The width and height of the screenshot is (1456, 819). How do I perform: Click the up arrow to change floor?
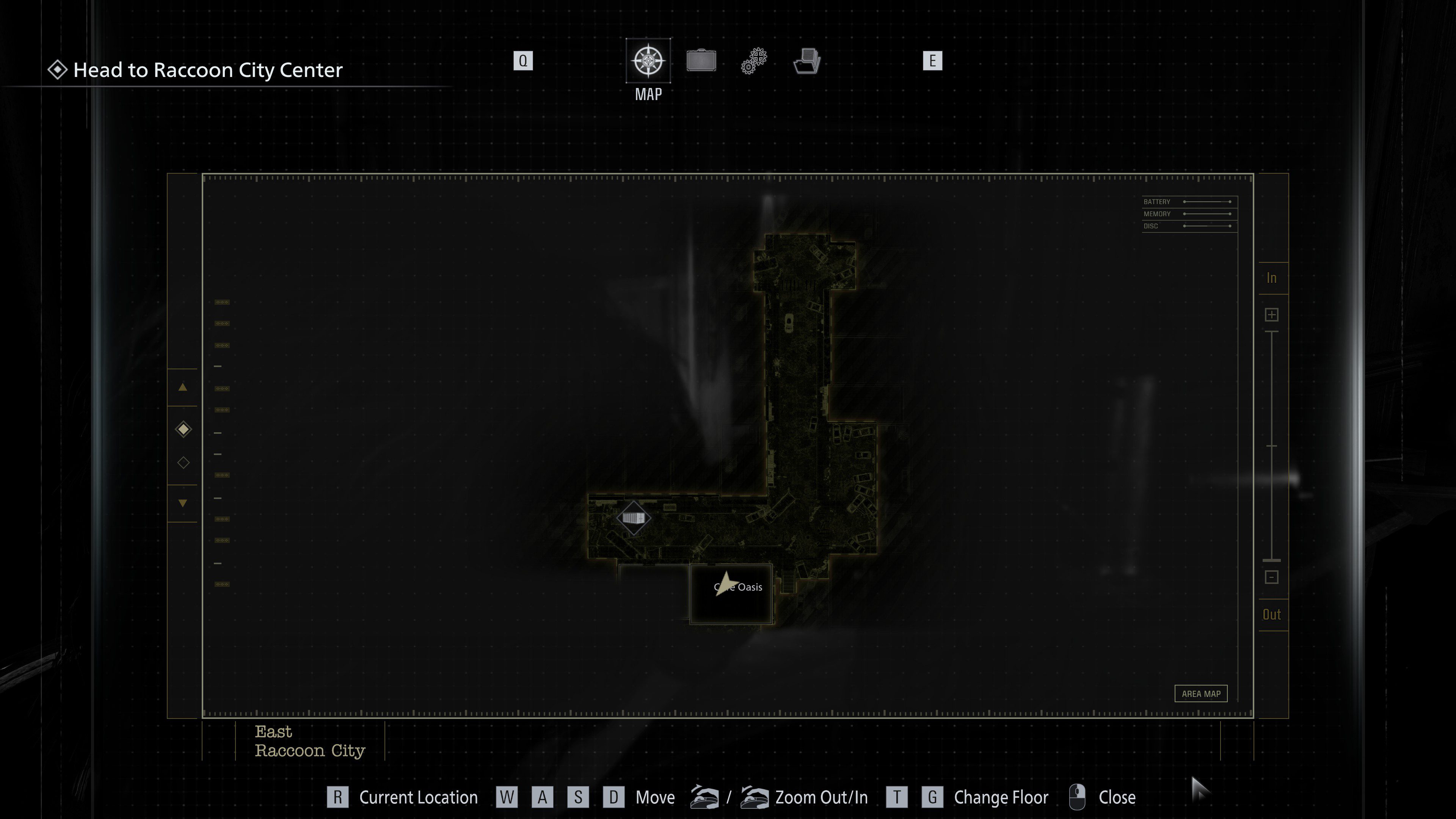[182, 388]
